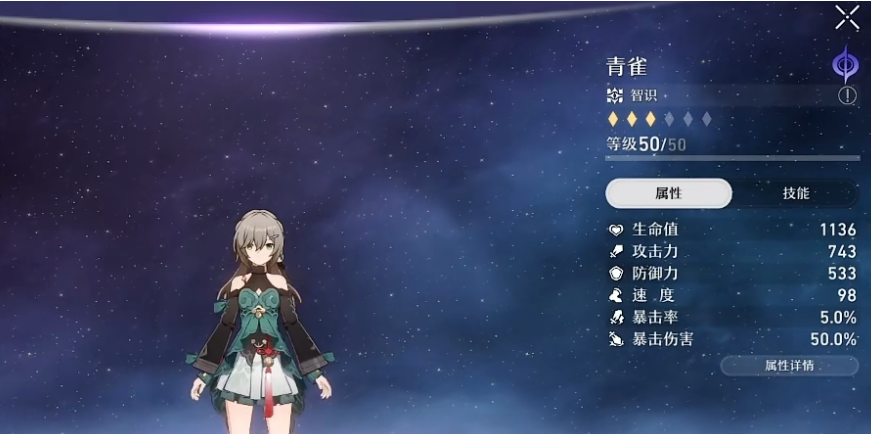Open the 属性详情 details button
The height and width of the screenshot is (434, 871).
tap(789, 365)
